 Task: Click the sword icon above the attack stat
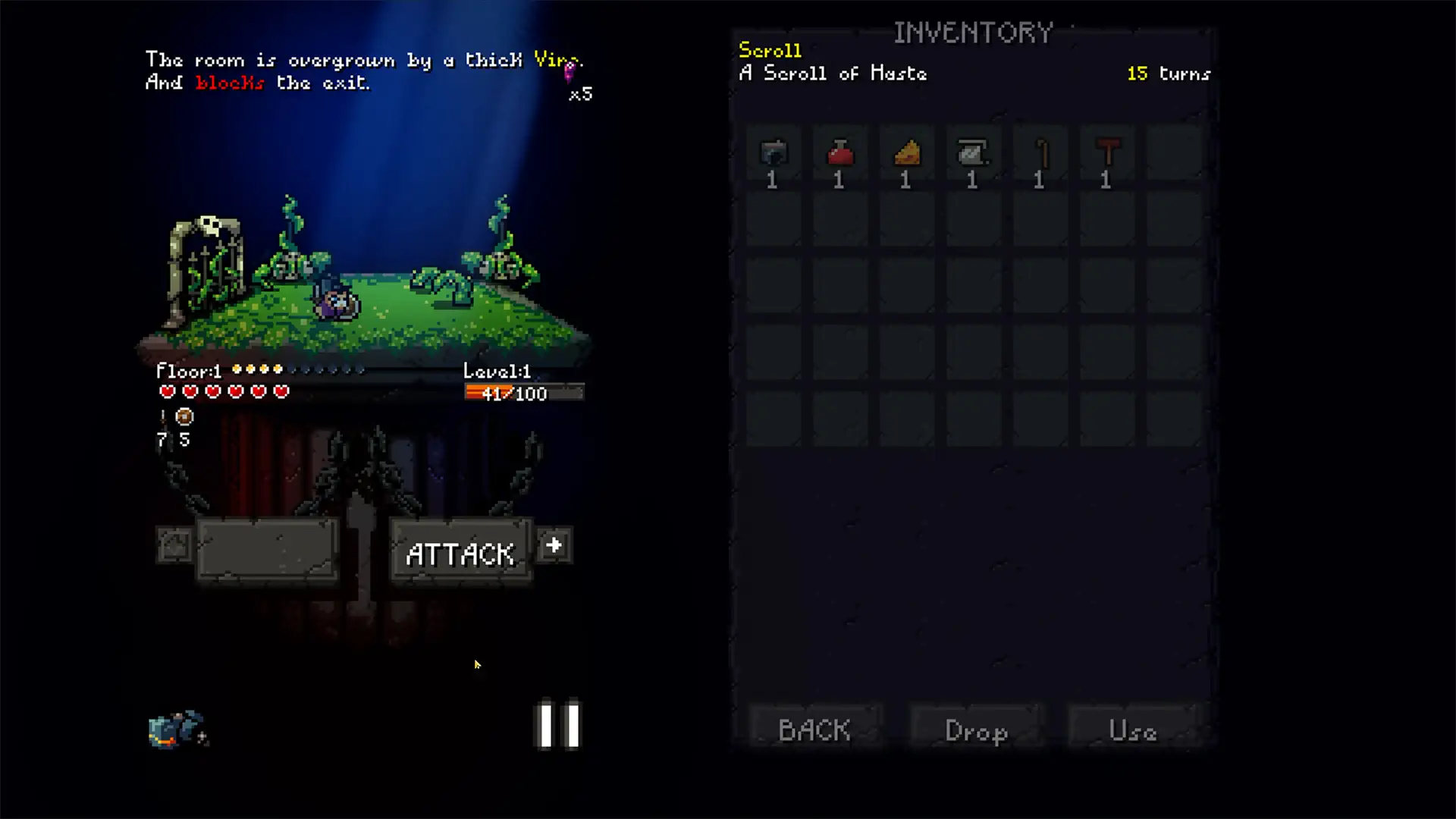click(x=163, y=418)
